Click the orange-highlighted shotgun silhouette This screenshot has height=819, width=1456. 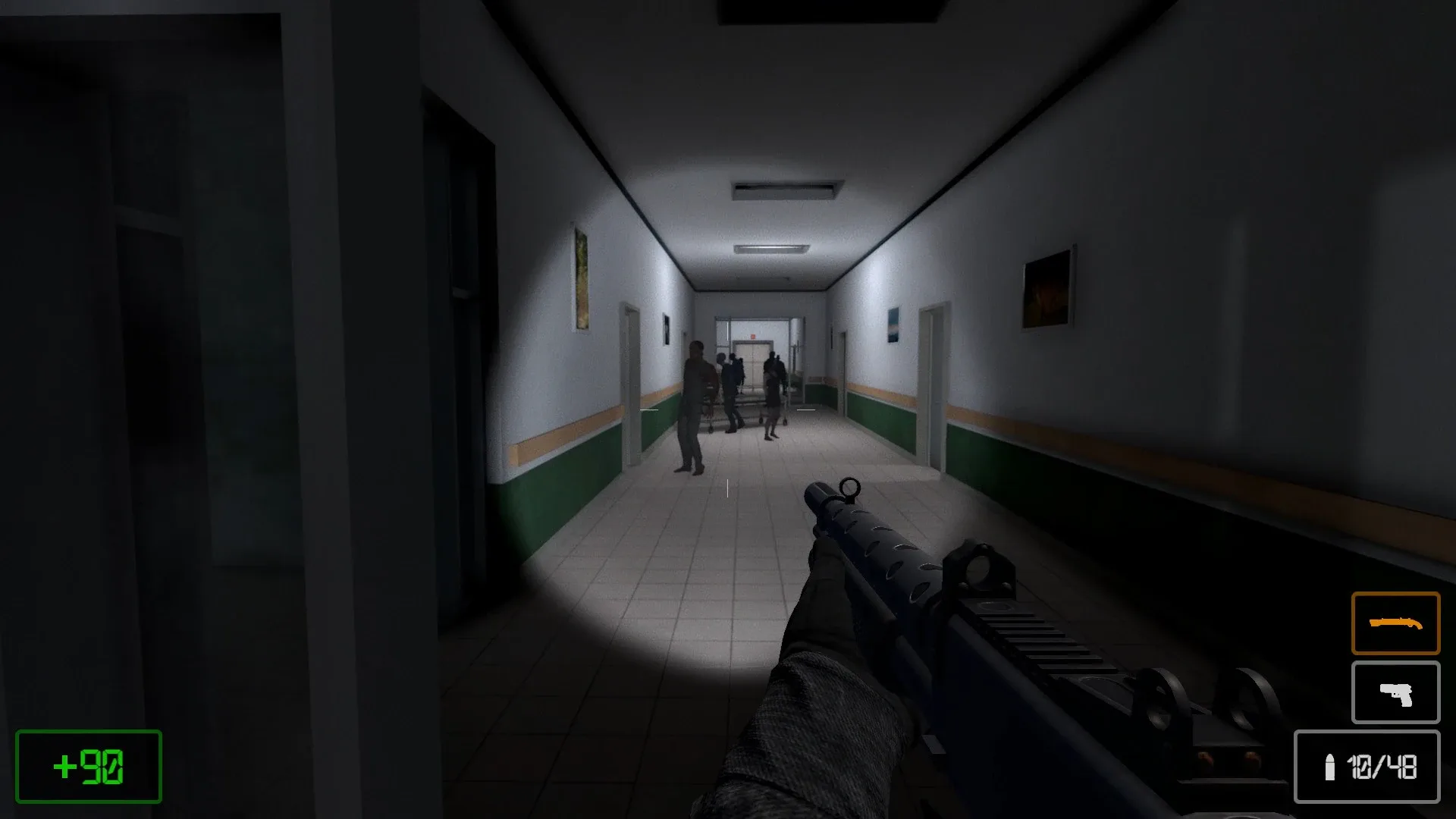click(1395, 624)
